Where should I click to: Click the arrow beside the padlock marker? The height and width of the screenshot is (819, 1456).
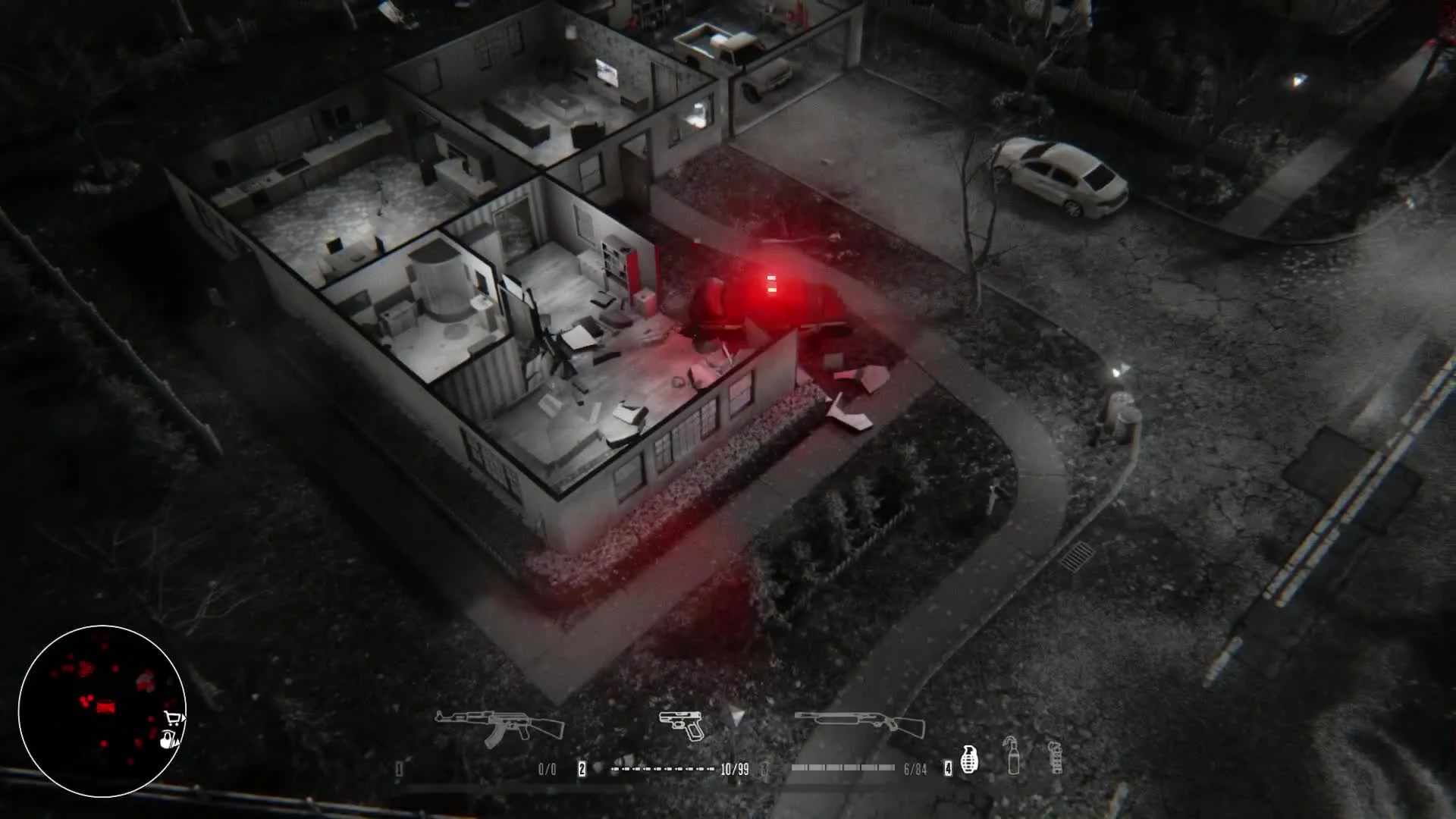point(177,742)
